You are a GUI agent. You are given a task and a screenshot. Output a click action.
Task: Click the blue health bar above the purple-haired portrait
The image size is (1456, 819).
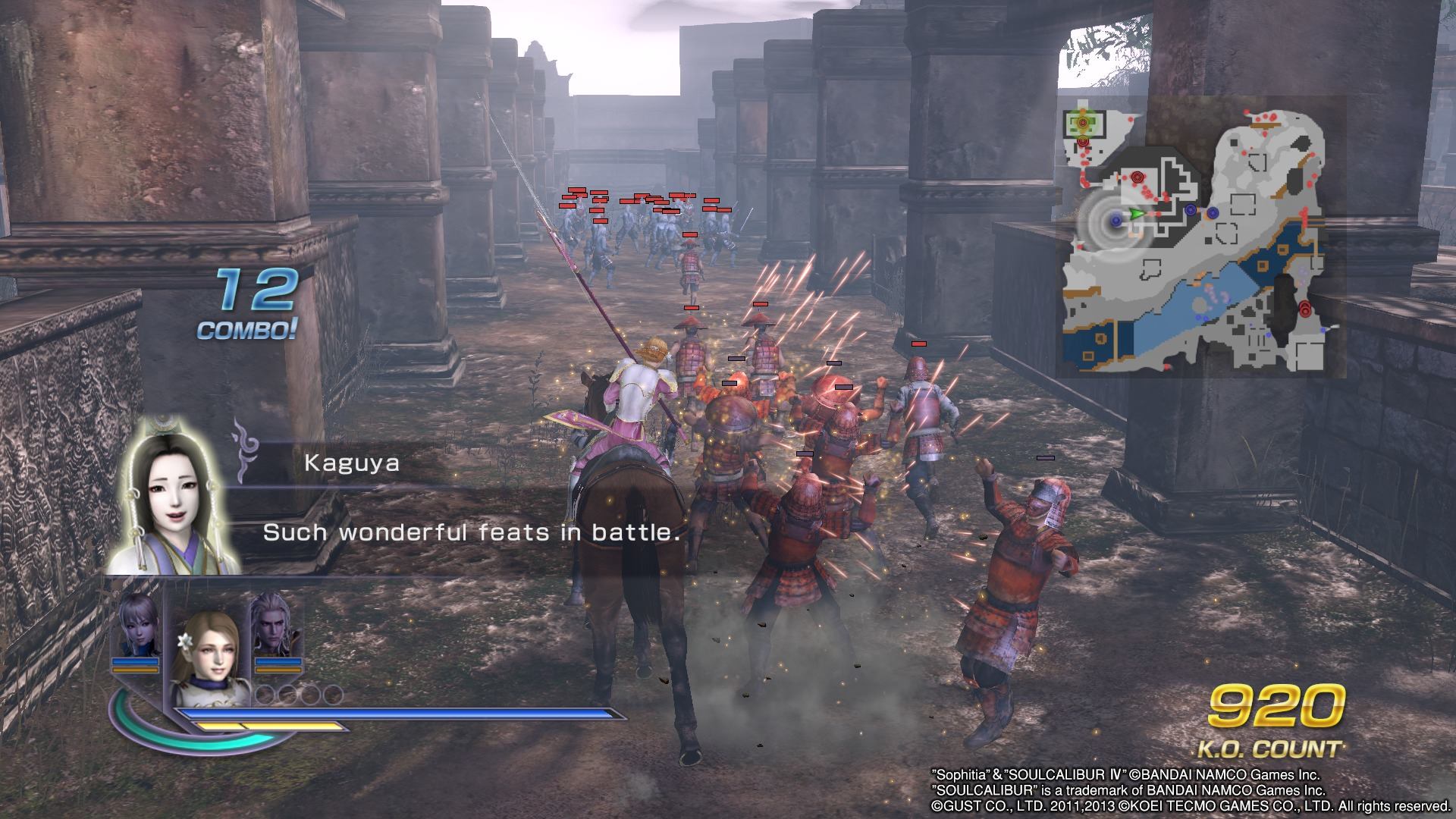pyautogui.click(x=134, y=661)
